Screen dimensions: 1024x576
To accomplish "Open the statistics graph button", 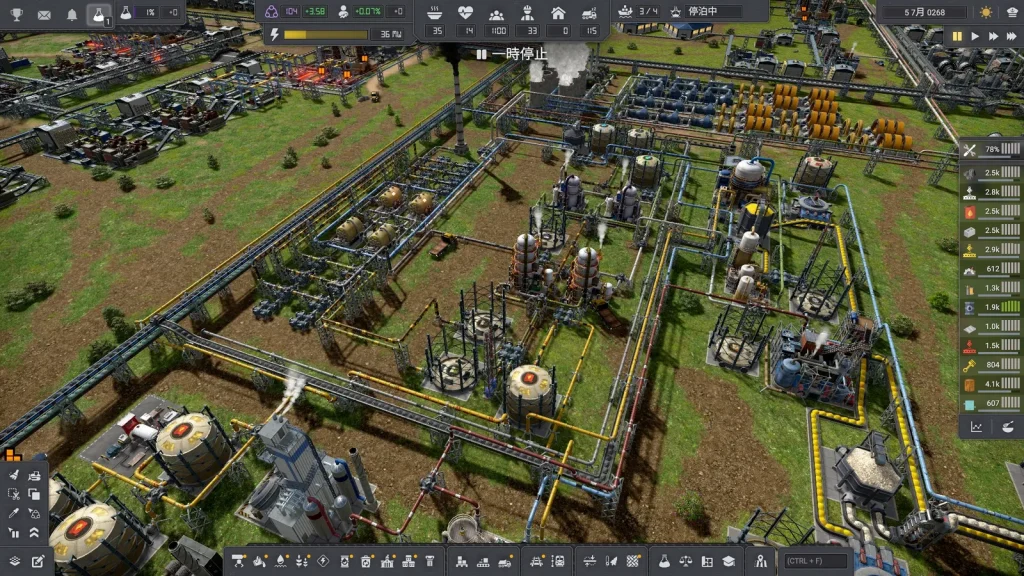I will (x=976, y=427).
